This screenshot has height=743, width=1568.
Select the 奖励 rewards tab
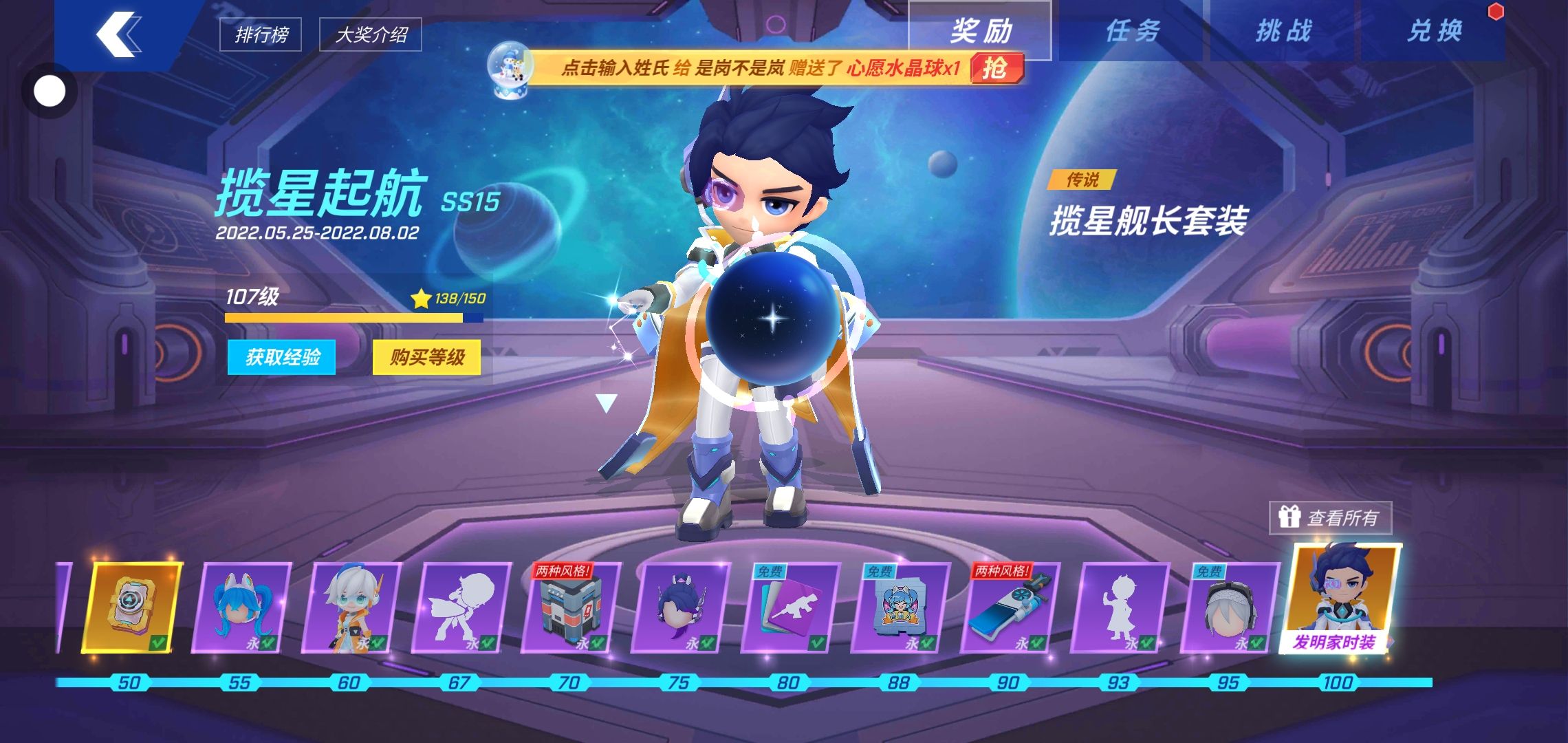tap(981, 32)
